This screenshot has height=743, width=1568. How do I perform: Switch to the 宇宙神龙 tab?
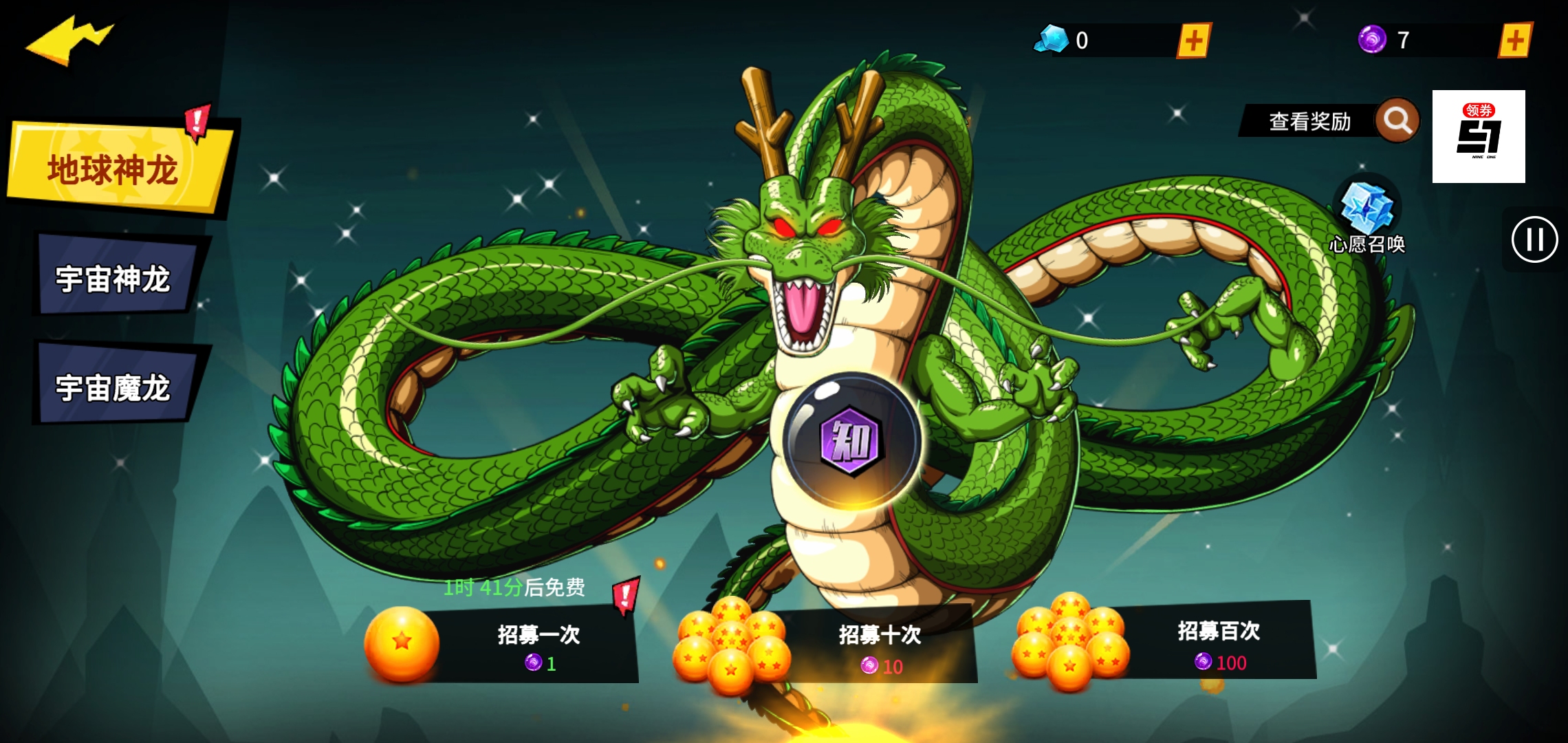113,279
